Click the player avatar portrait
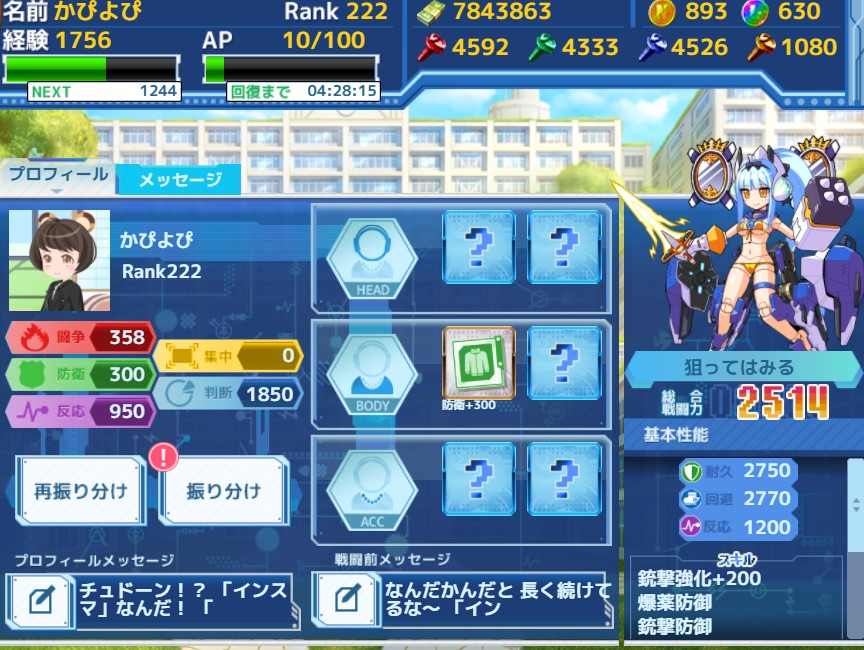Viewport: 864px width, 650px height. [59, 260]
